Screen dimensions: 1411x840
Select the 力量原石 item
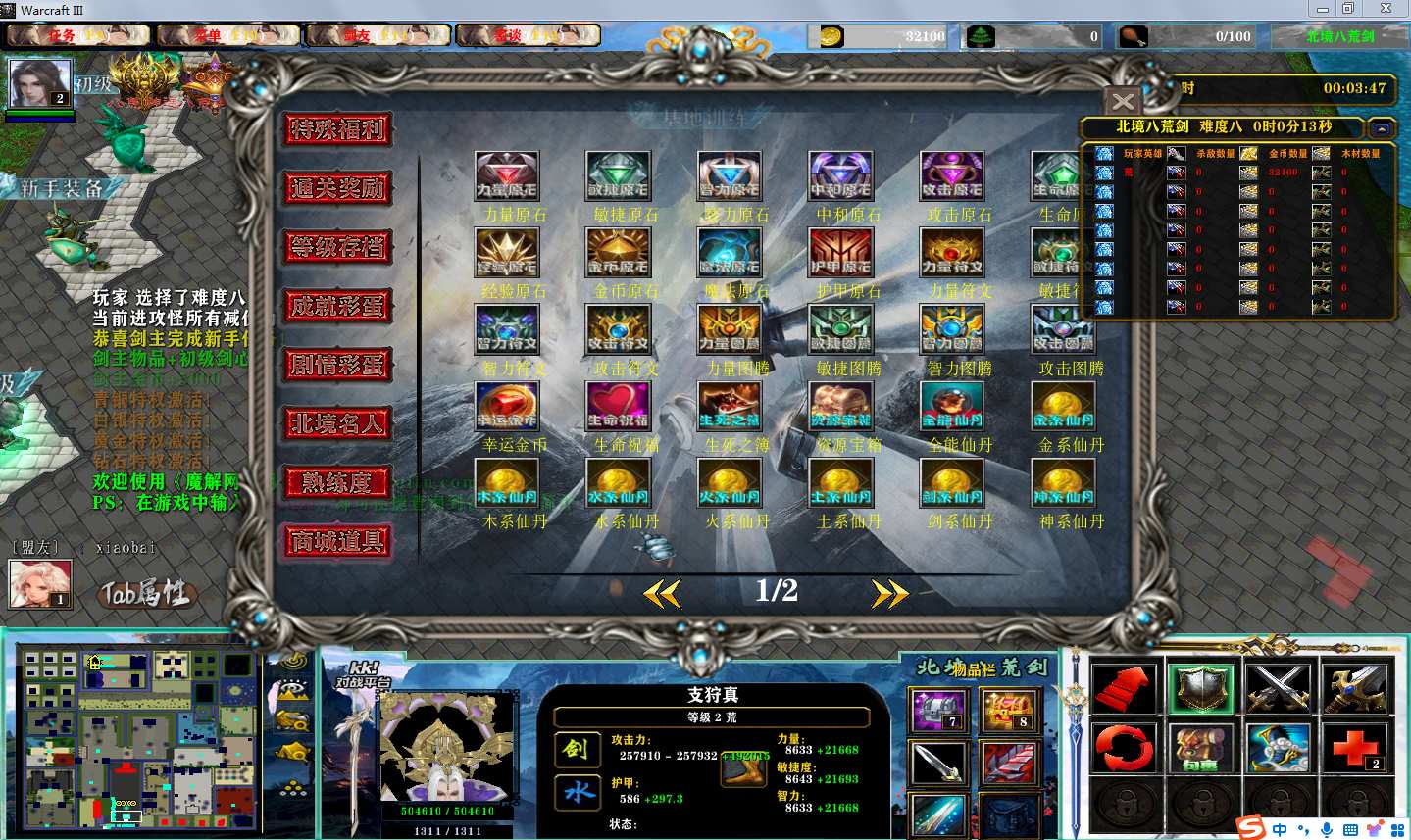(x=507, y=176)
